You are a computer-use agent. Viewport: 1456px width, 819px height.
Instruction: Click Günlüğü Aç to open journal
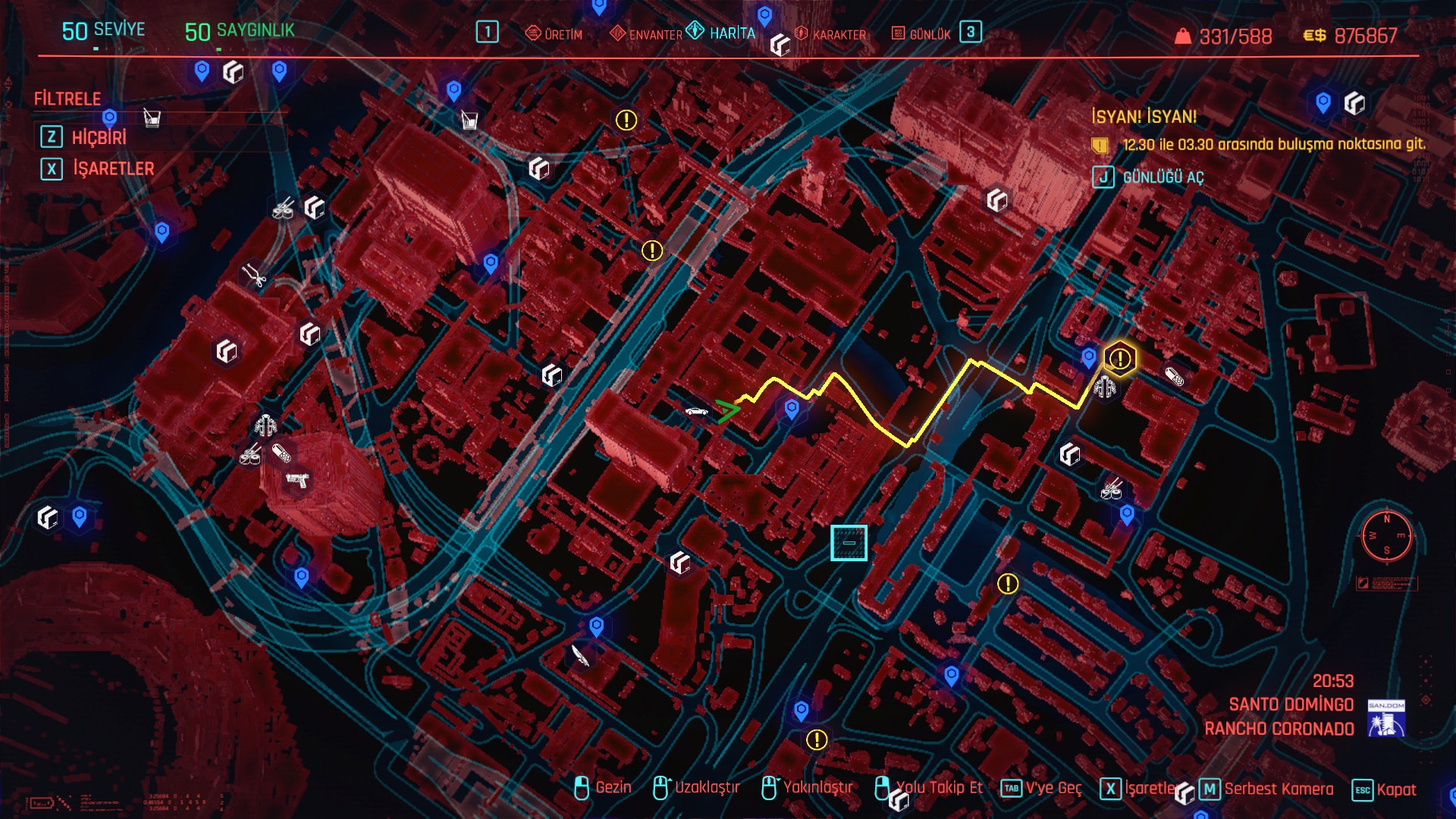click(1163, 177)
